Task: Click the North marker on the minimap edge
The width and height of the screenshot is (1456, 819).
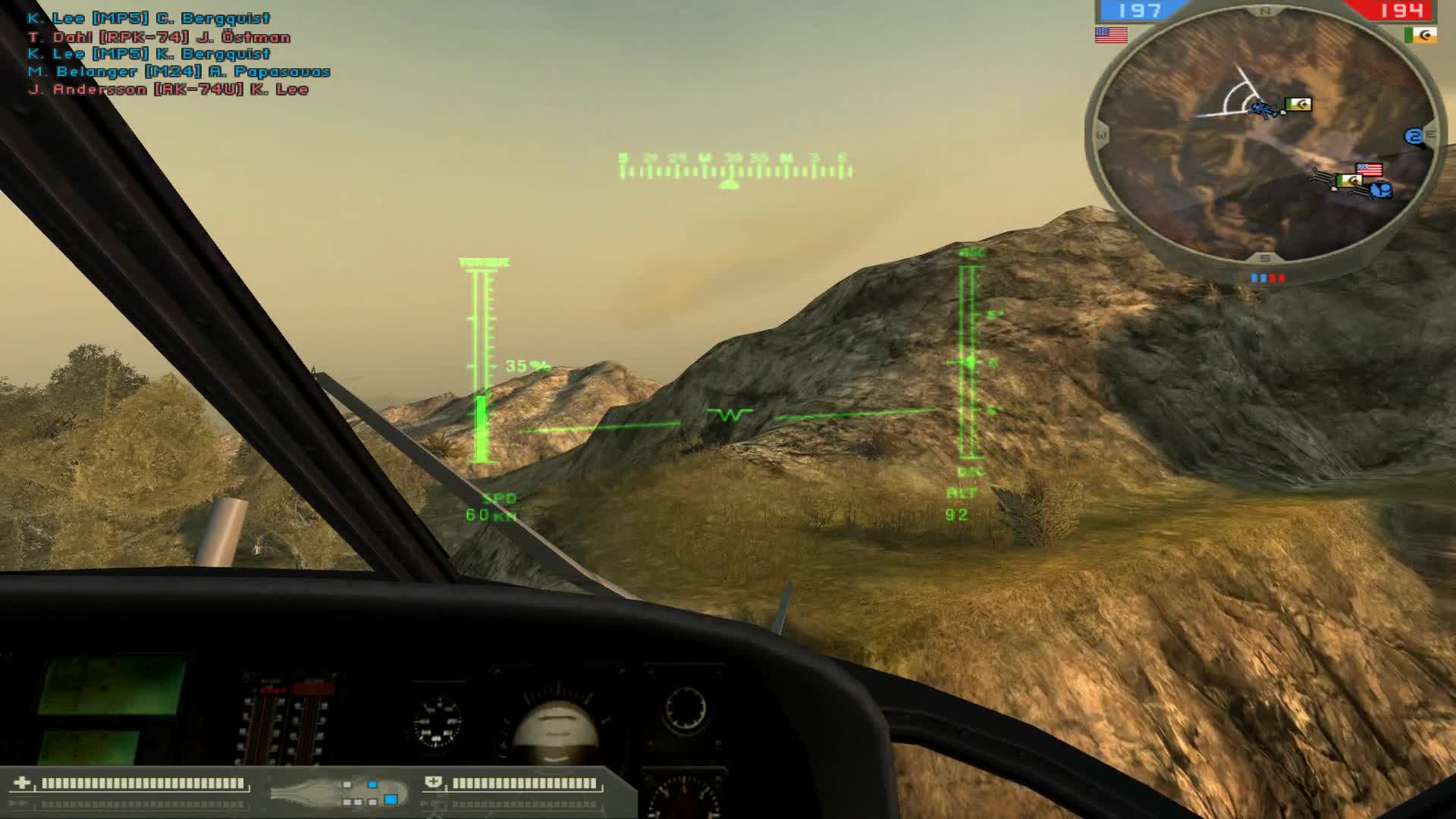Action: [x=1266, y=10]
